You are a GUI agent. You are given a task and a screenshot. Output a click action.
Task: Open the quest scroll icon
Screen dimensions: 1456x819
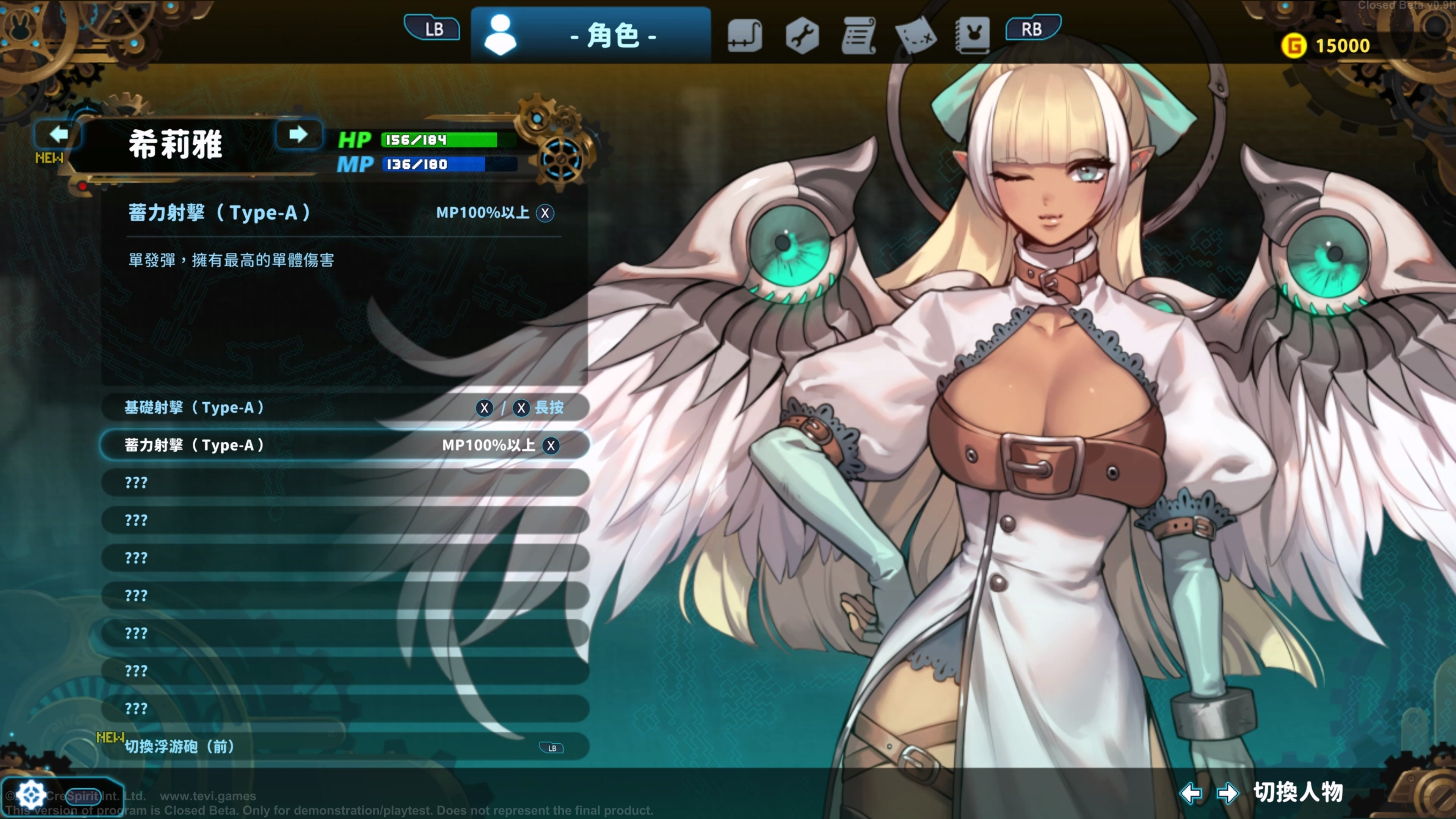859,36
